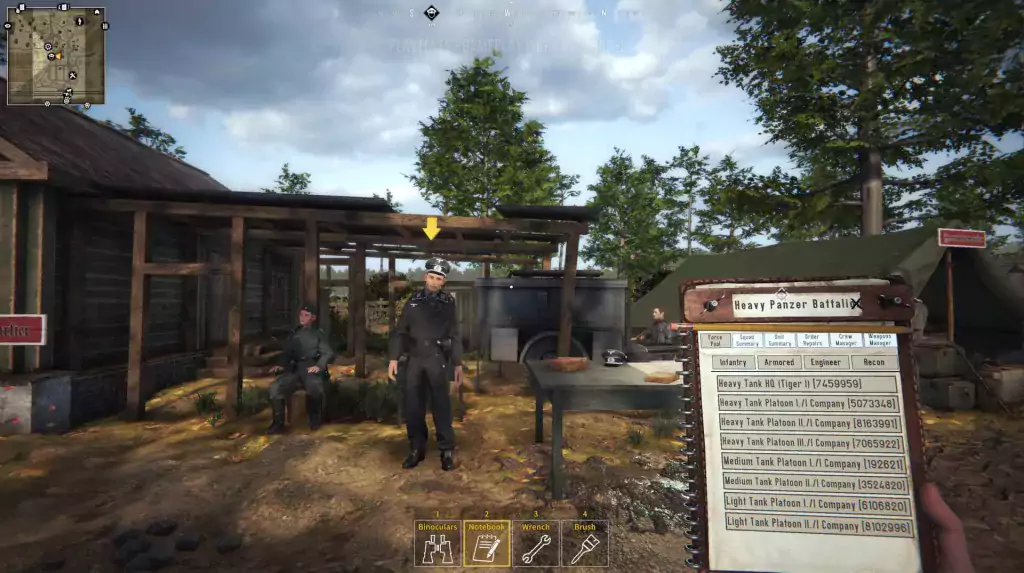Open the Crew Manager tab
The image size is (1024, 573).
pos(846,340)
